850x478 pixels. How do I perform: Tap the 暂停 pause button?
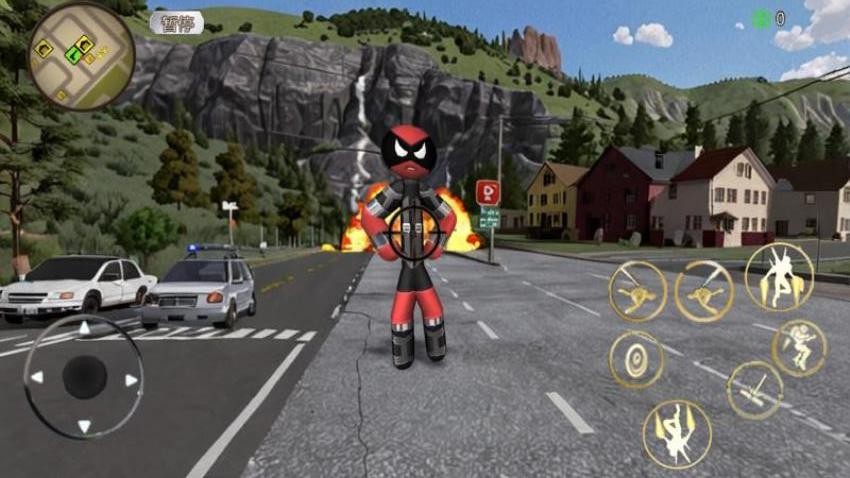click(x=176, y=22)
